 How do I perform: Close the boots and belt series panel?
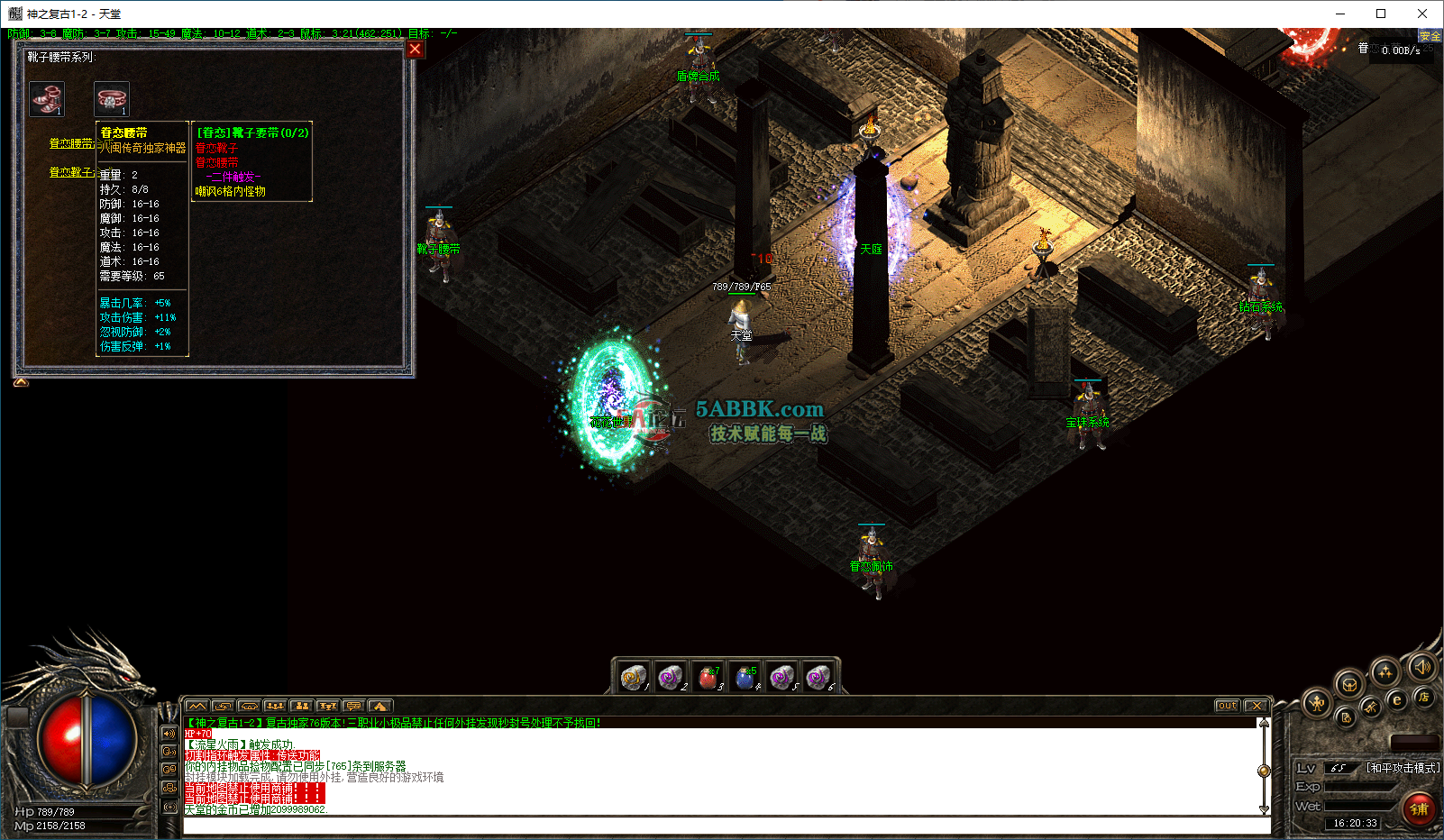(x=415, y=50)
